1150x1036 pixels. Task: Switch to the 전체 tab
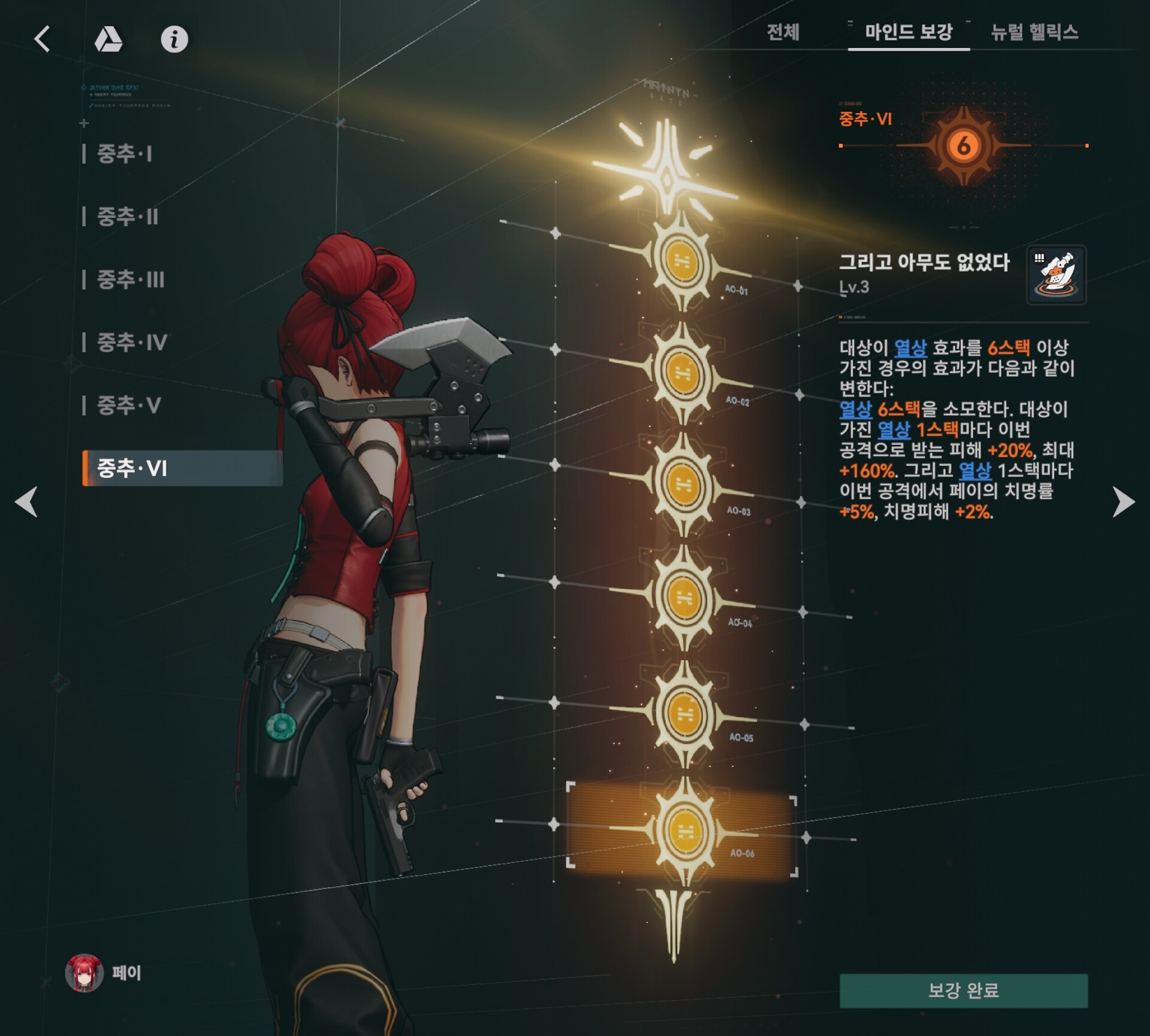(783, 32)
